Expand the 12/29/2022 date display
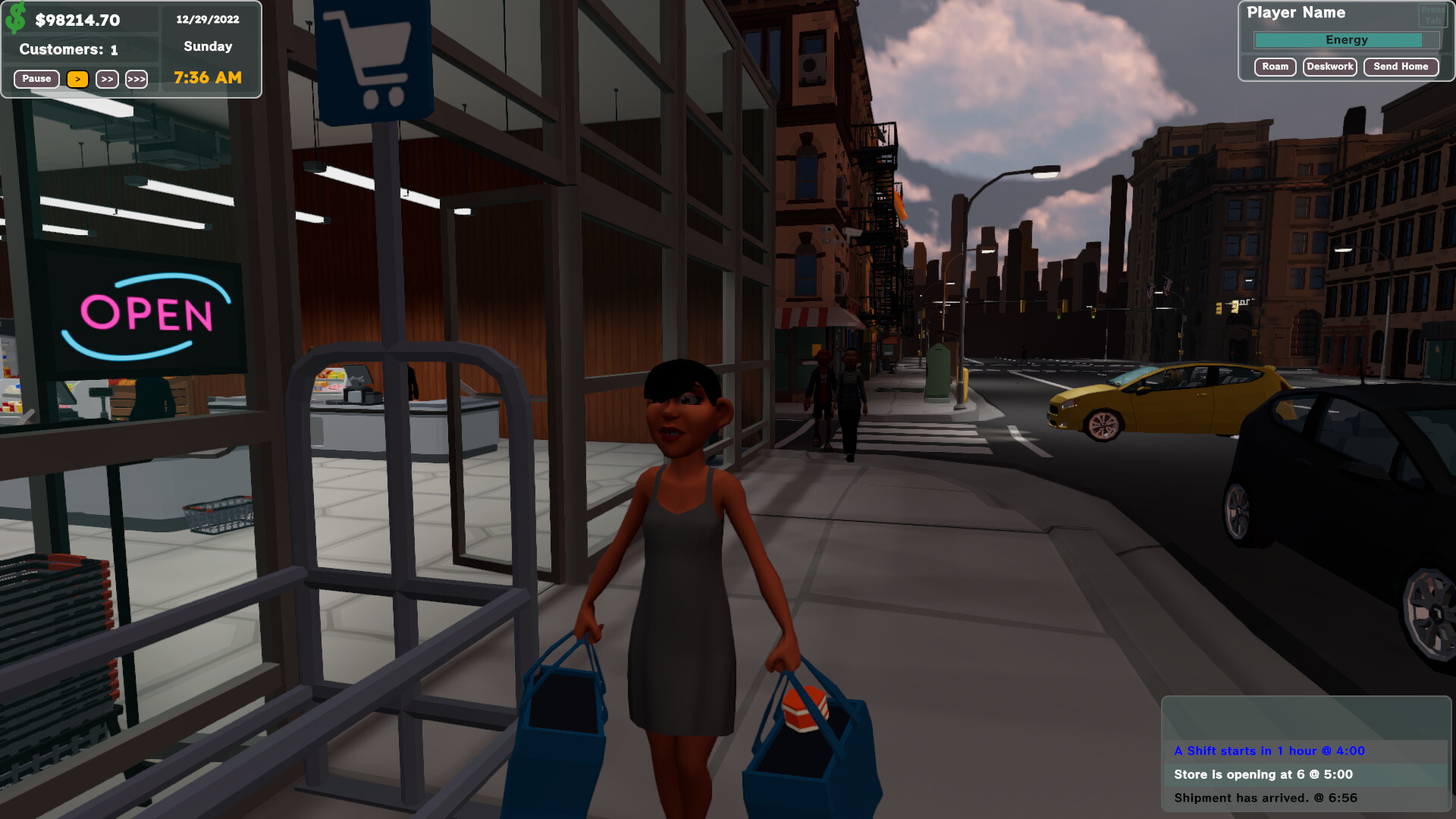1456x819 pixels. tap(207, 19)
